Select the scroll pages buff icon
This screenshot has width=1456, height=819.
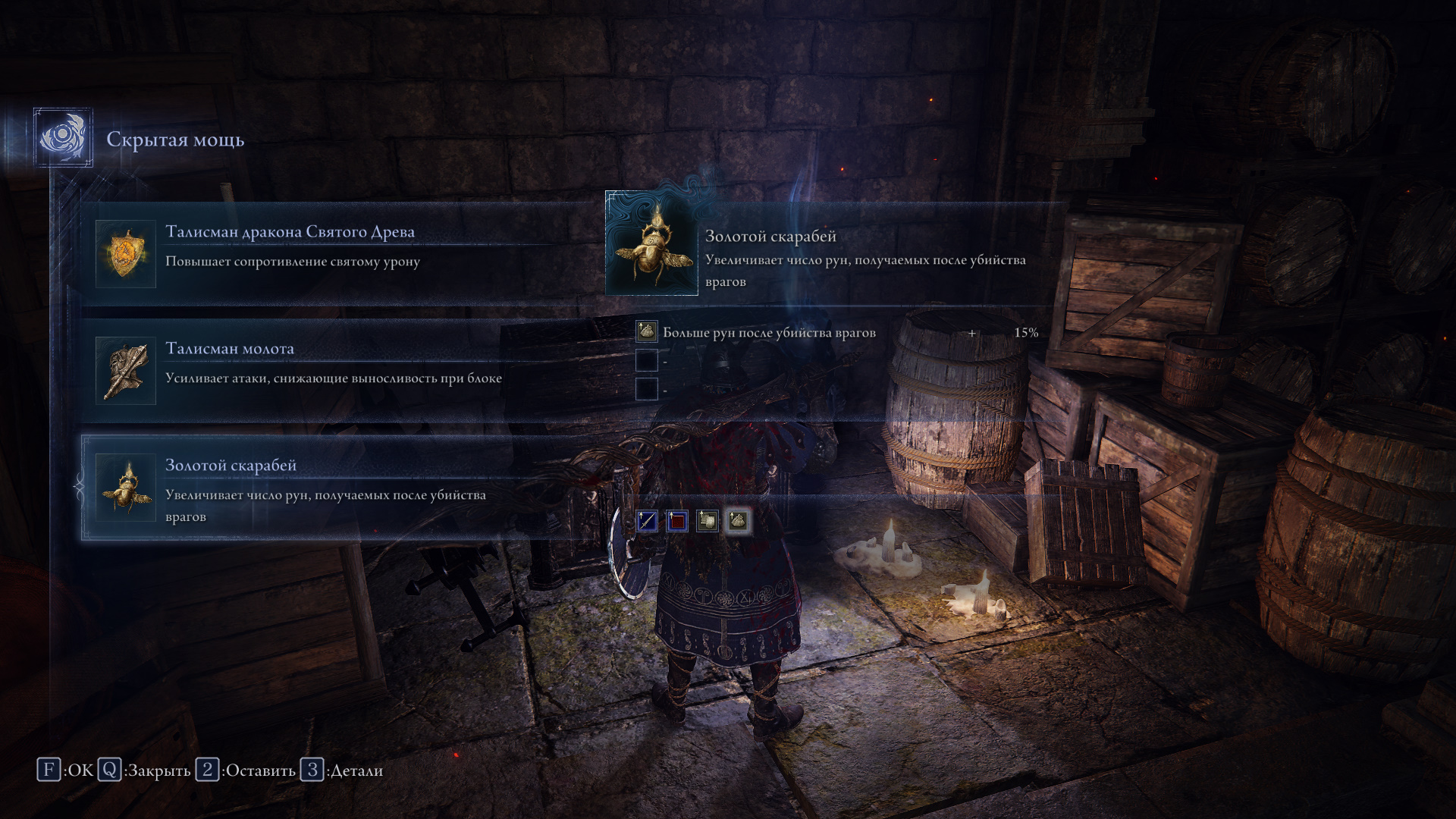tap(708, 521)
